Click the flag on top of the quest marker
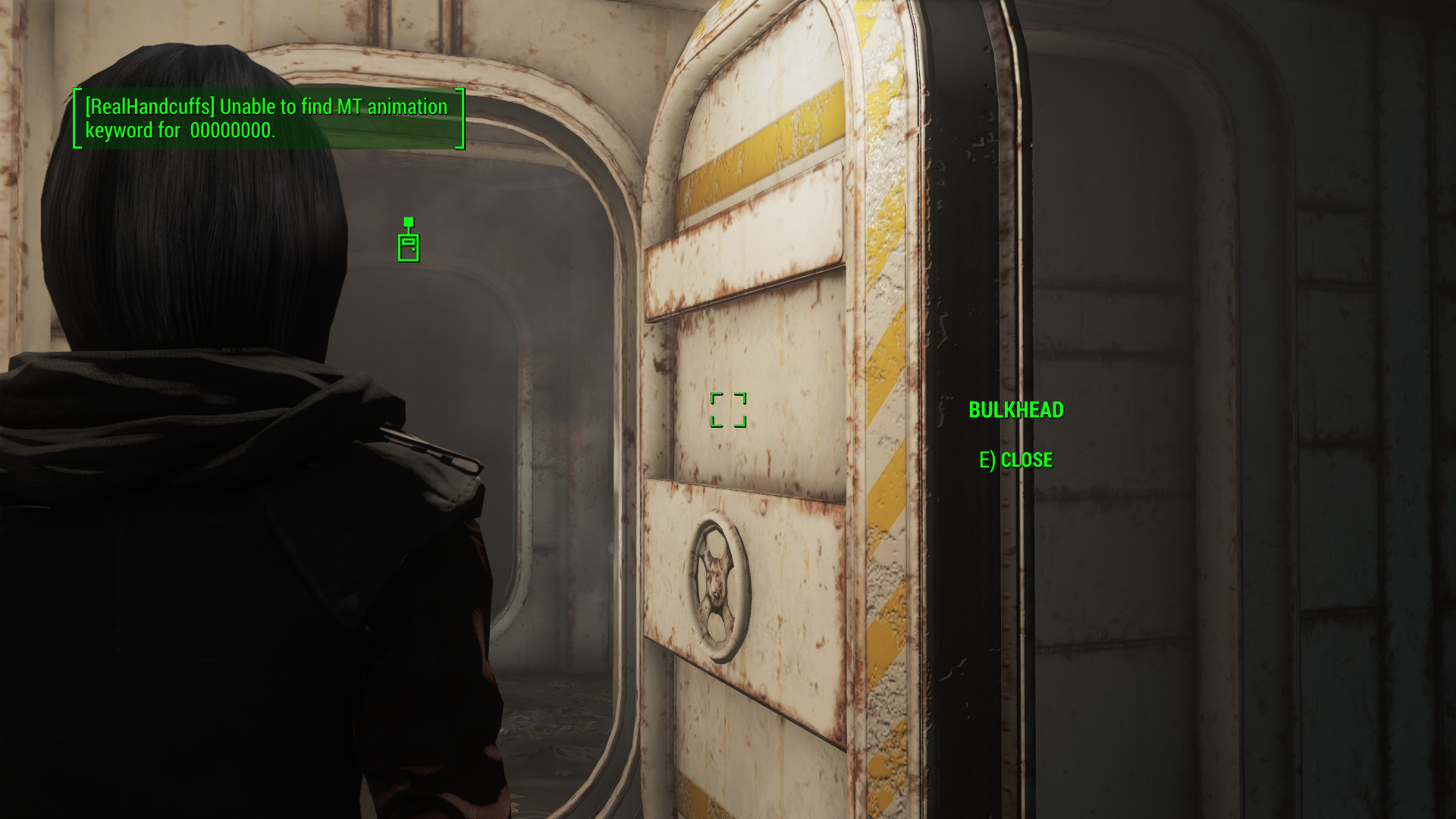 409,221
